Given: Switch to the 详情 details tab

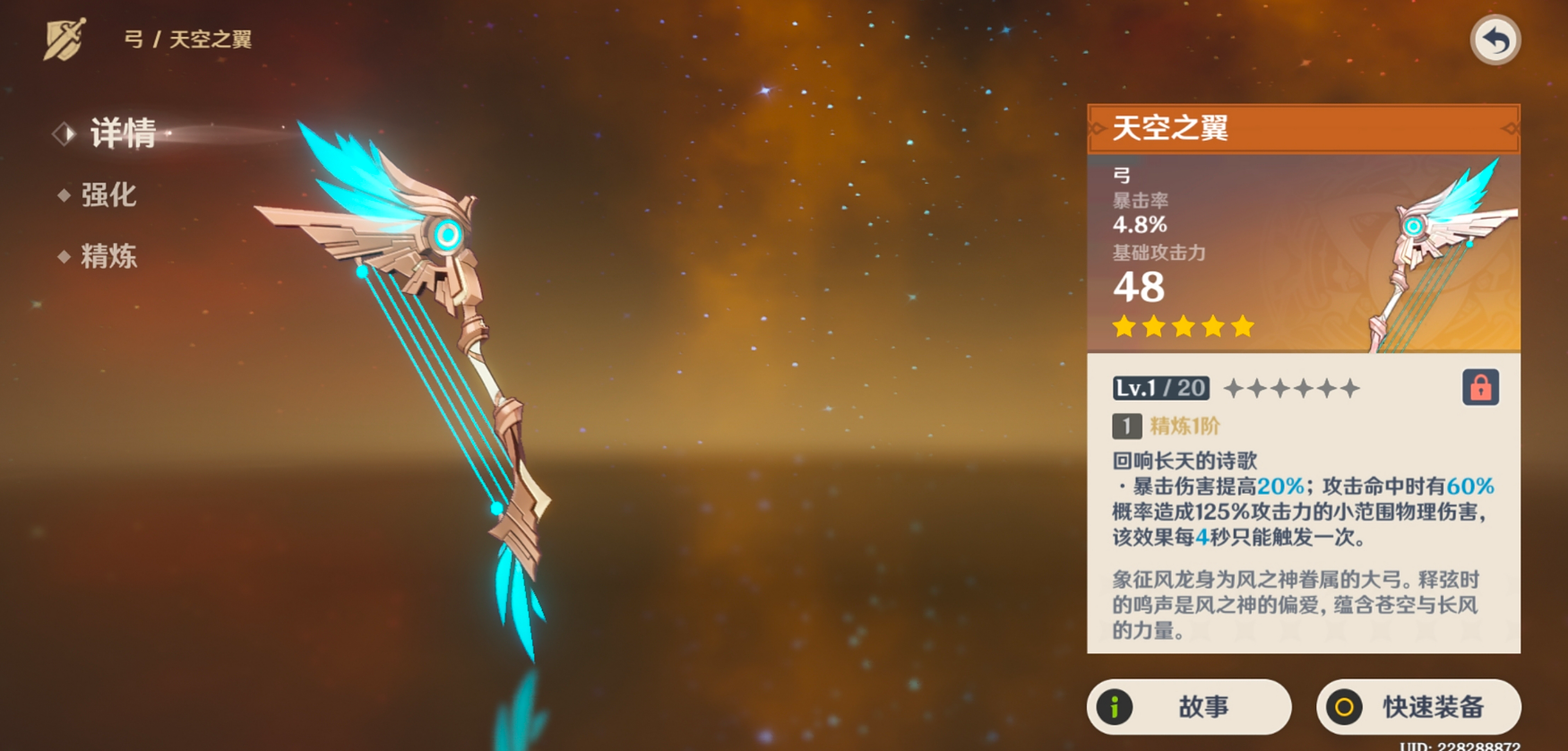Looking at the screenshot, I should pos(123,134).
